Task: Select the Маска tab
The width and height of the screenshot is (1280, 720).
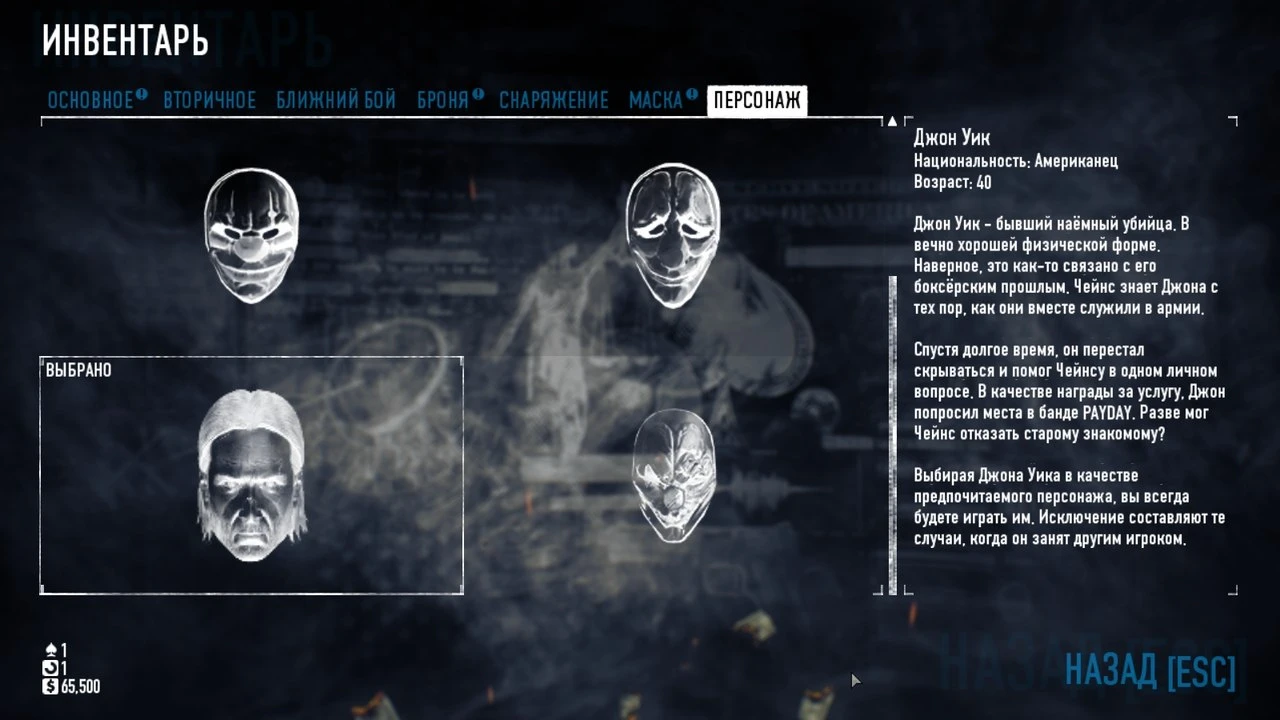Action: pyautogui.click(x=655, y=100)
